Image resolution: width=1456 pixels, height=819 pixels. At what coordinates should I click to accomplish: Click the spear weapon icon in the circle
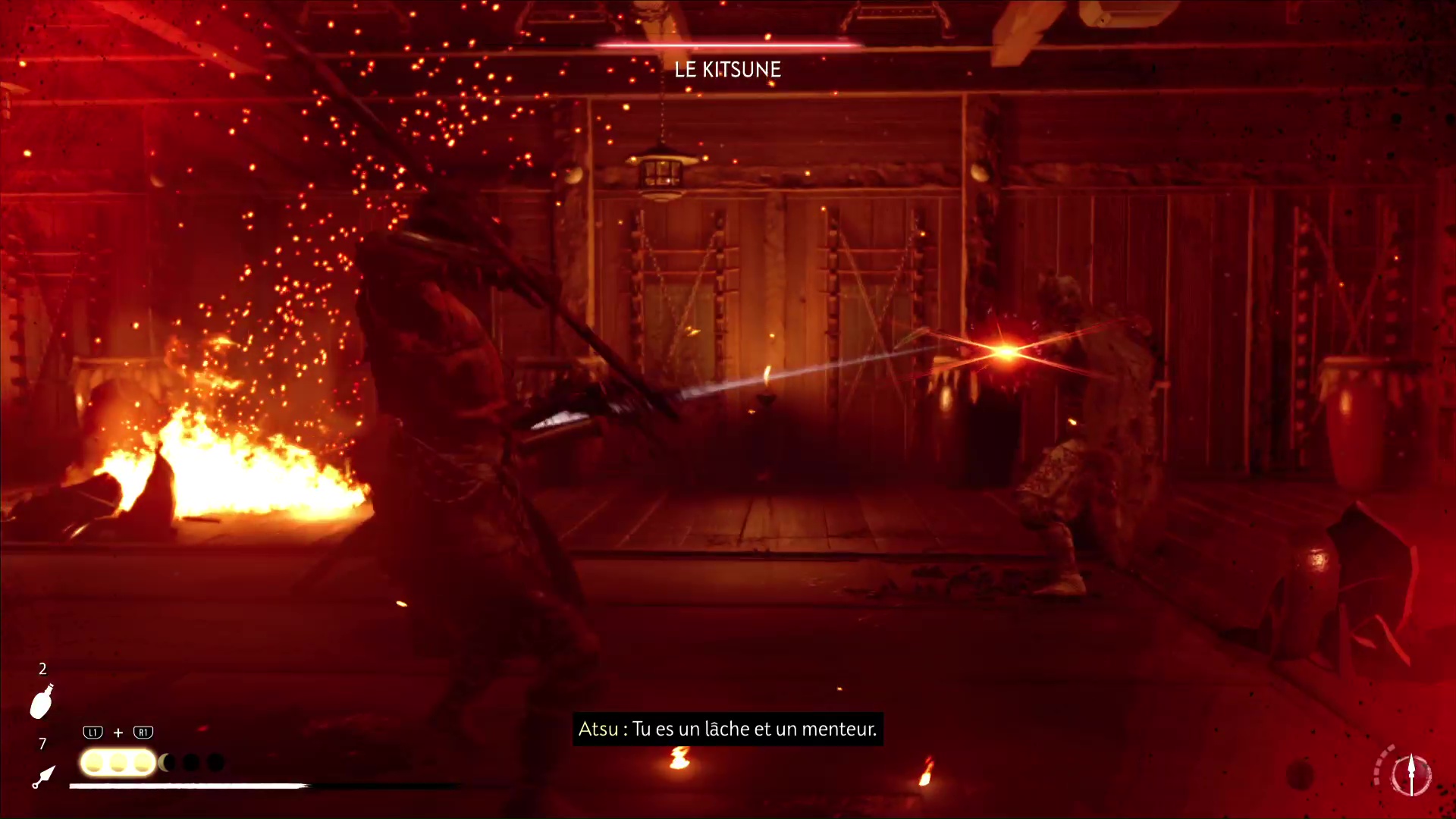(1410, 774)
